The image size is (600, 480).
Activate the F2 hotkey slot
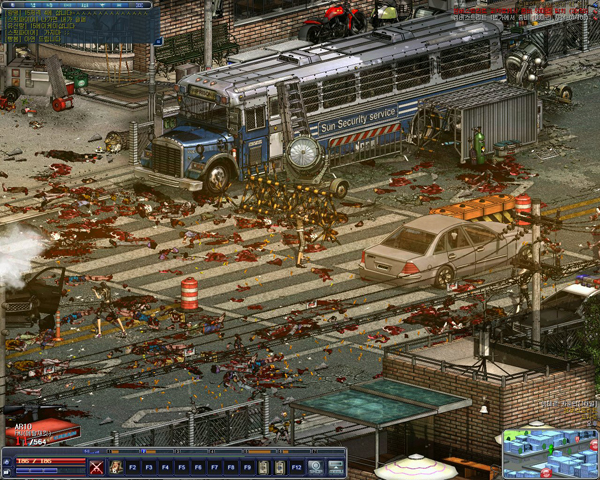[132, 467]
